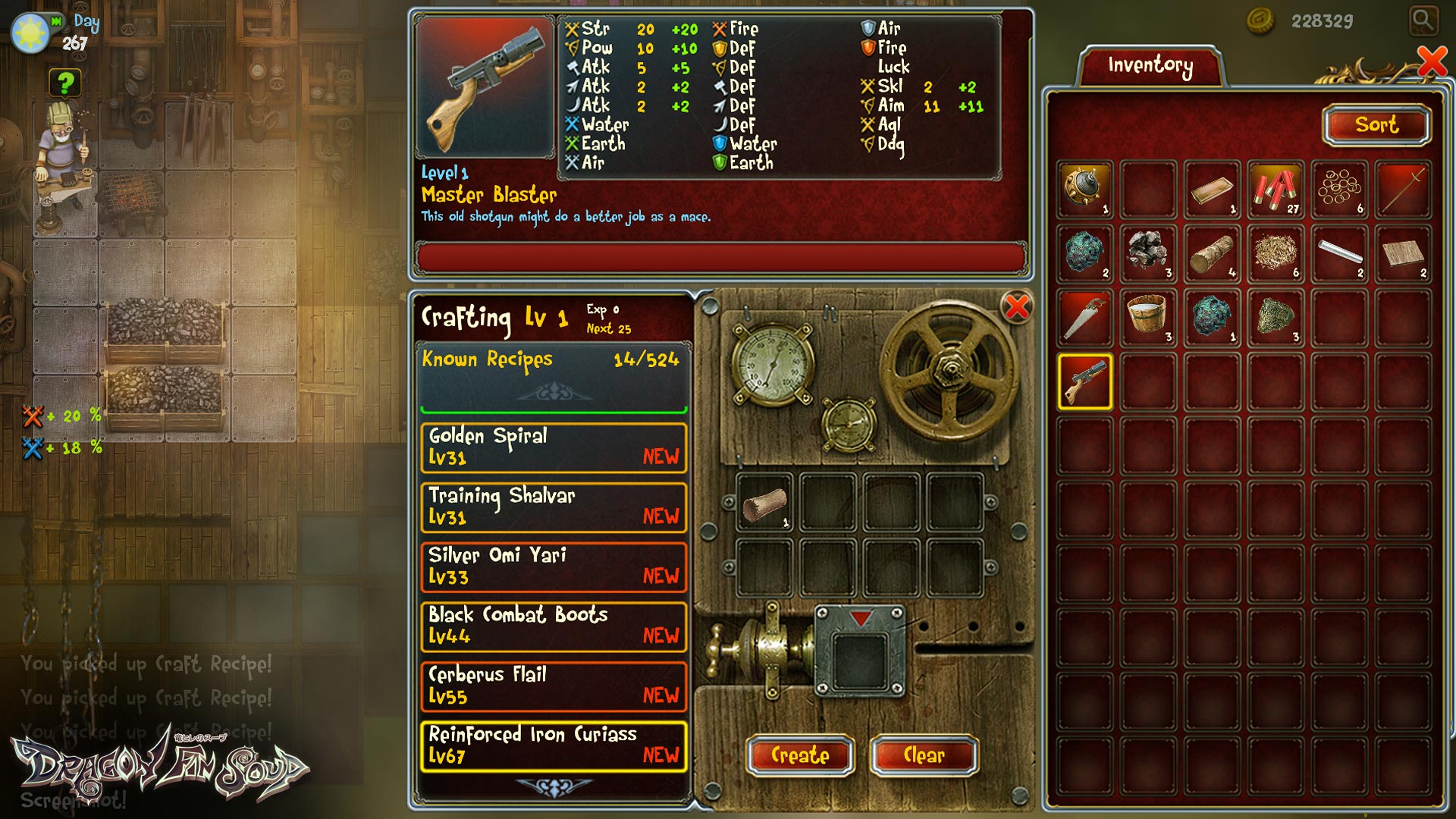Image resolution: width=1456 pixels, height=819 pixels.
Task: Select the spiked bomb in the inventory
Action: 1084,190
